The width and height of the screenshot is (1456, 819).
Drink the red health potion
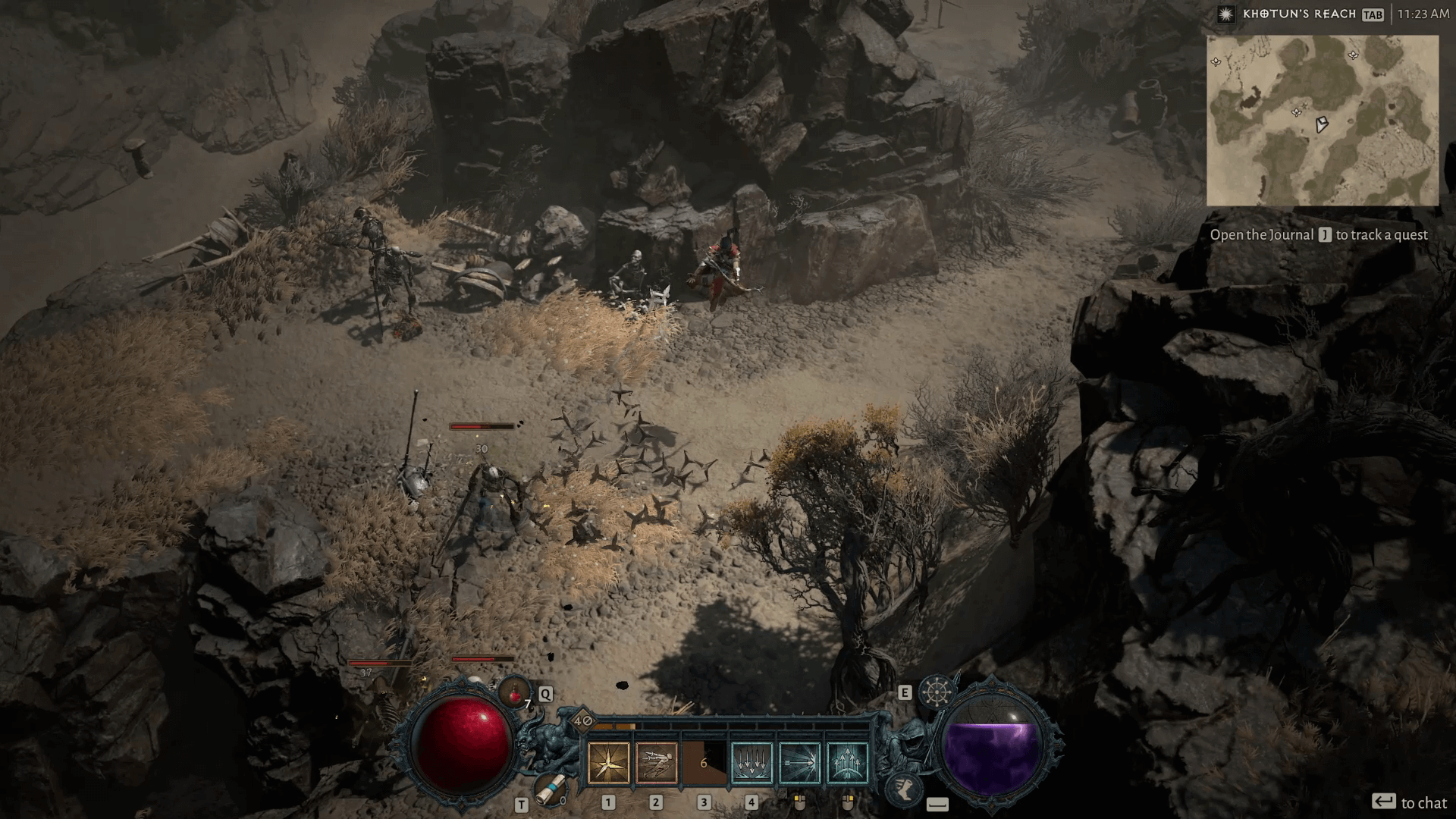click(516, 692)
